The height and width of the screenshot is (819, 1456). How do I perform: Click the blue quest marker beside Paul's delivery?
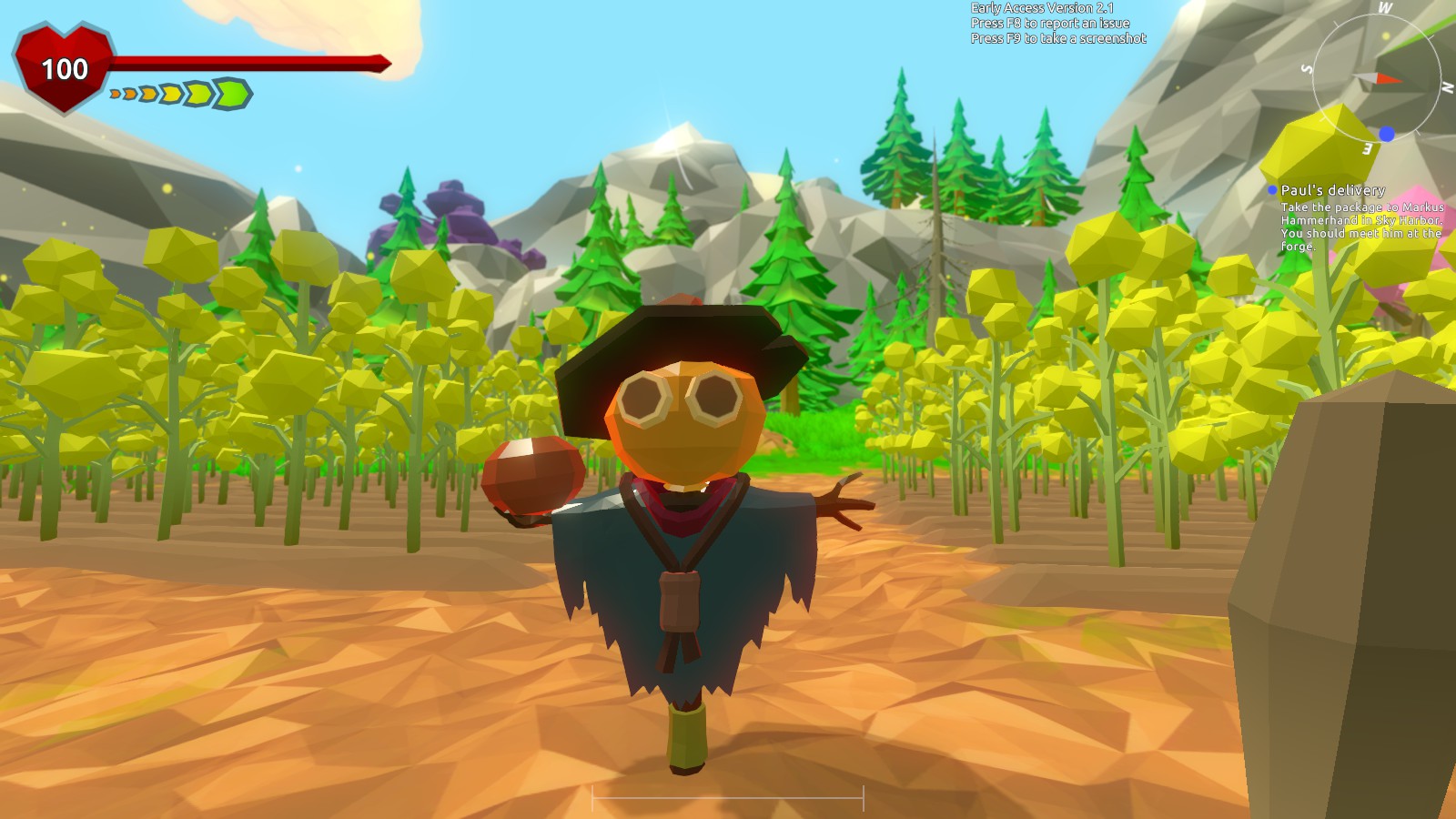[1272, 190]
